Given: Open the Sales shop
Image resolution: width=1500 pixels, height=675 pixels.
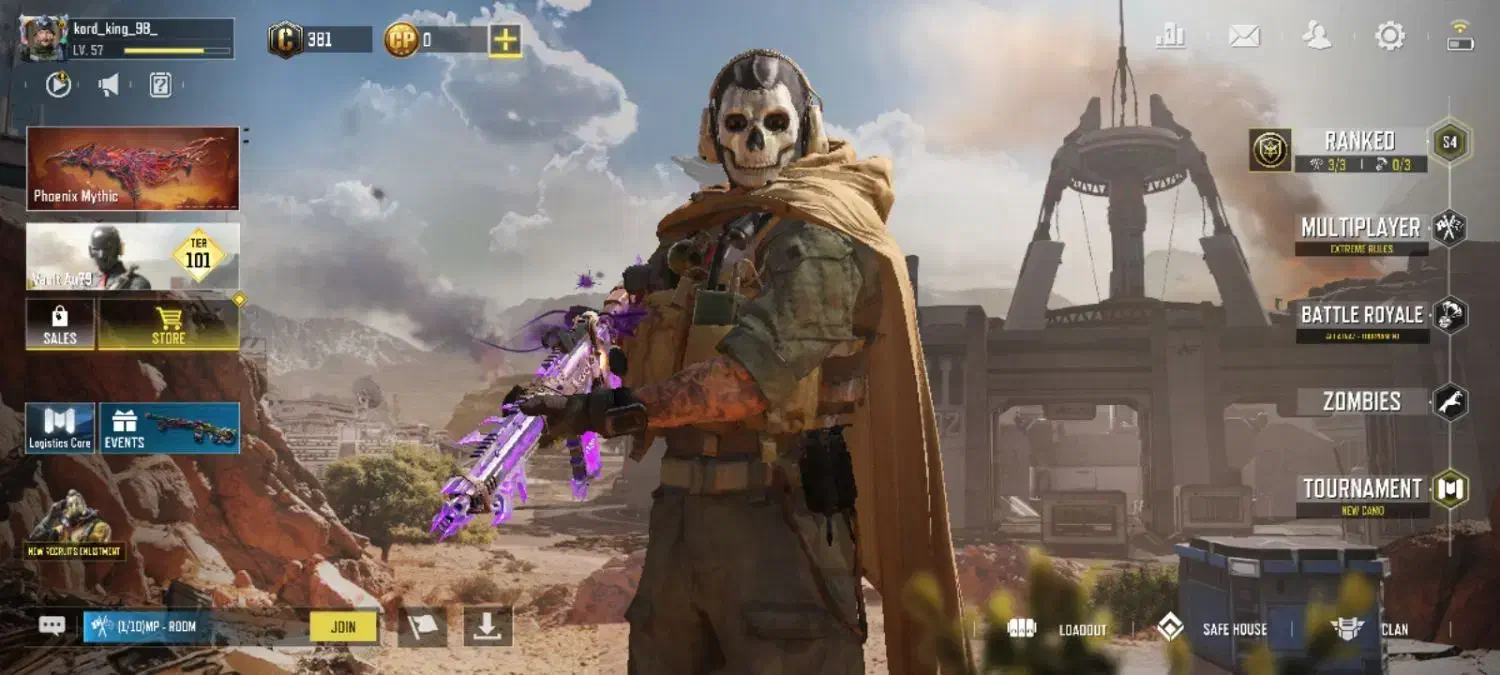Looking at the screenshot, I should (60, 324).
